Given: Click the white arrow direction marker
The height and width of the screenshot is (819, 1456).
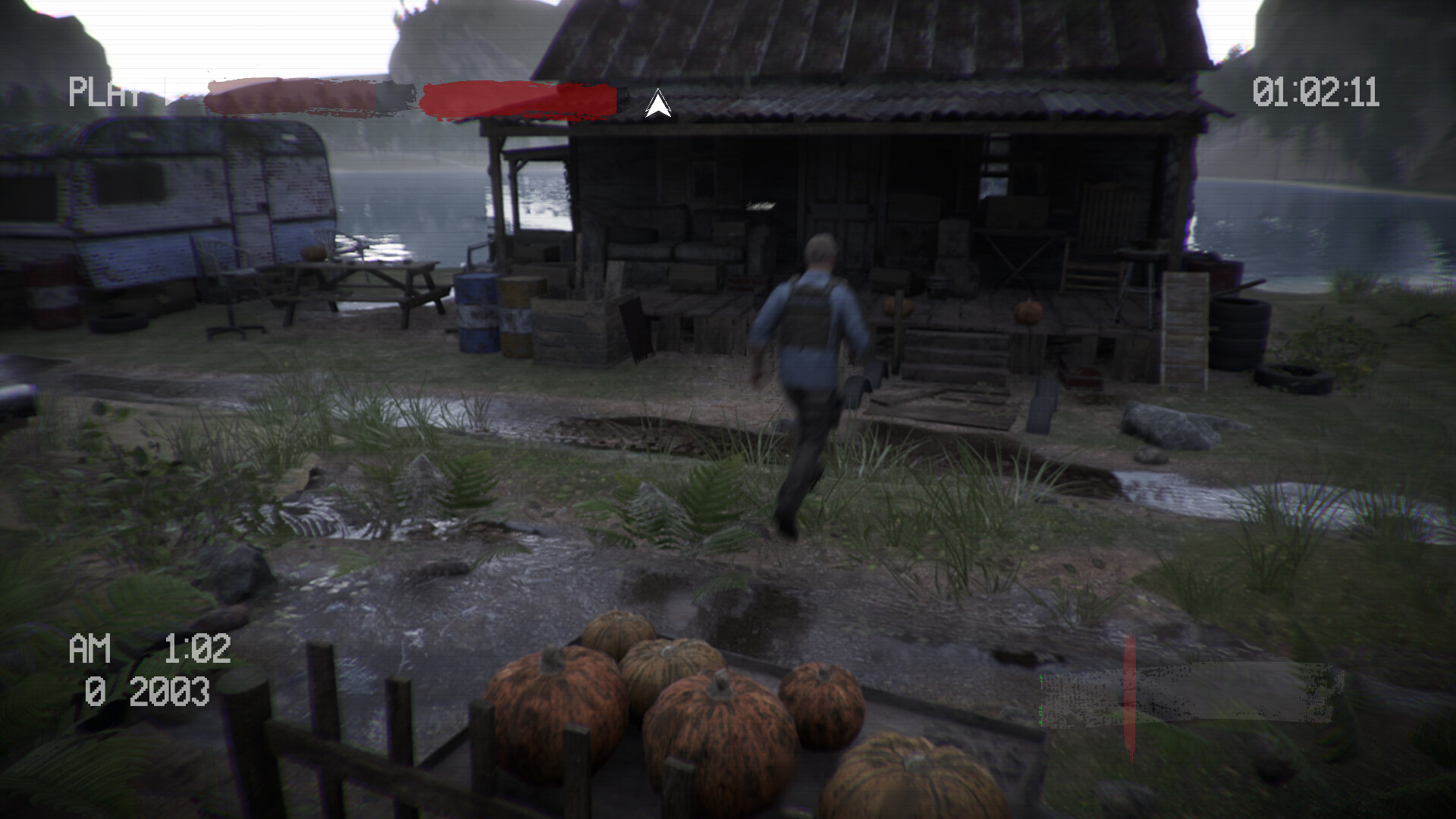Looking at the screenshot, I should click(658, 104).
